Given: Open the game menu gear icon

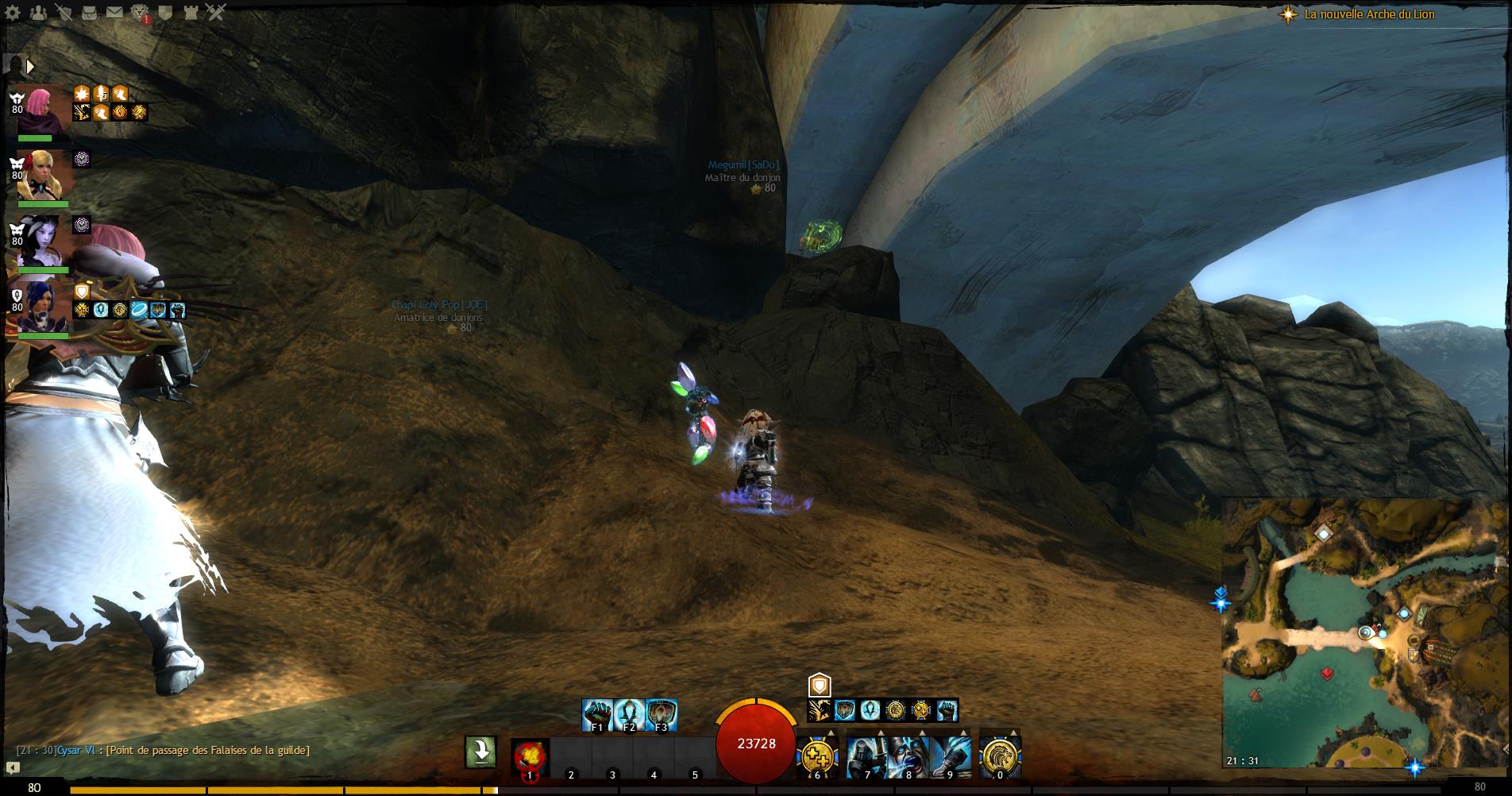Looking at the screenshot, I should tap(13, 12).
